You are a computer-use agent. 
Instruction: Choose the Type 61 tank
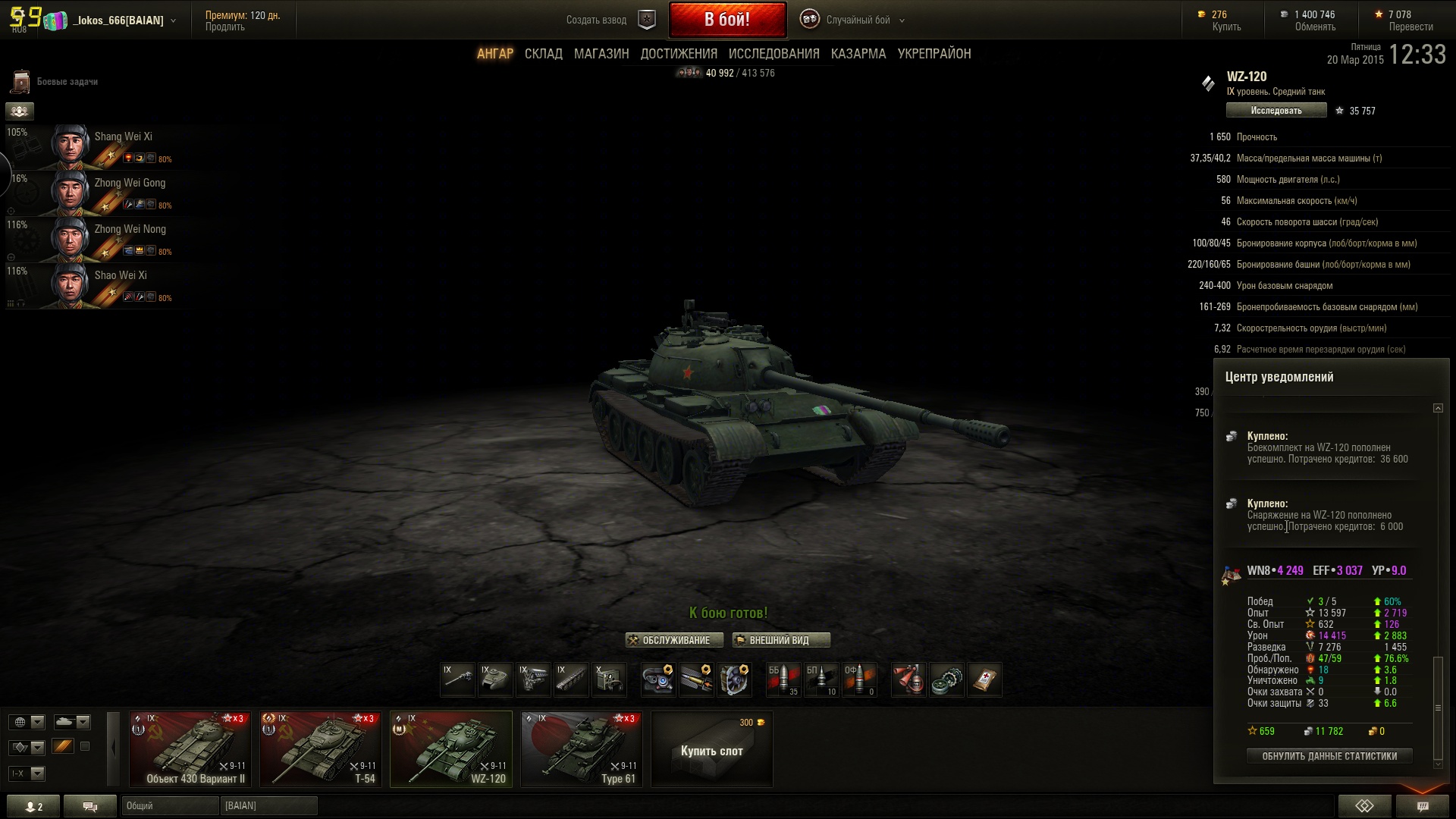coord(582,749)
